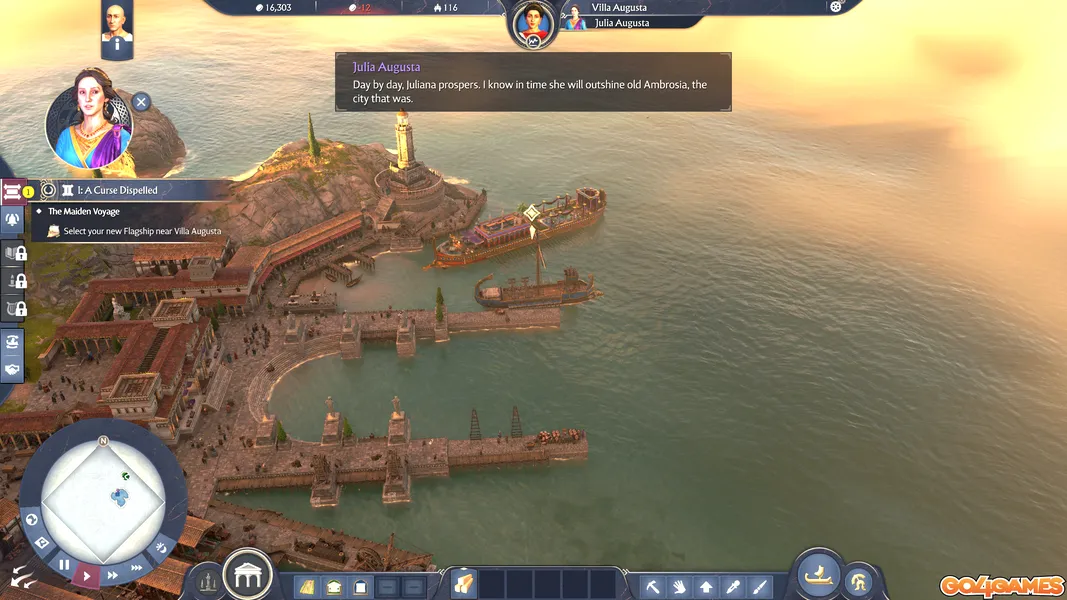Viewport: 1067px width, 600px height.
Task: Set game speed to normal play
Action: [x=87, y=576]
